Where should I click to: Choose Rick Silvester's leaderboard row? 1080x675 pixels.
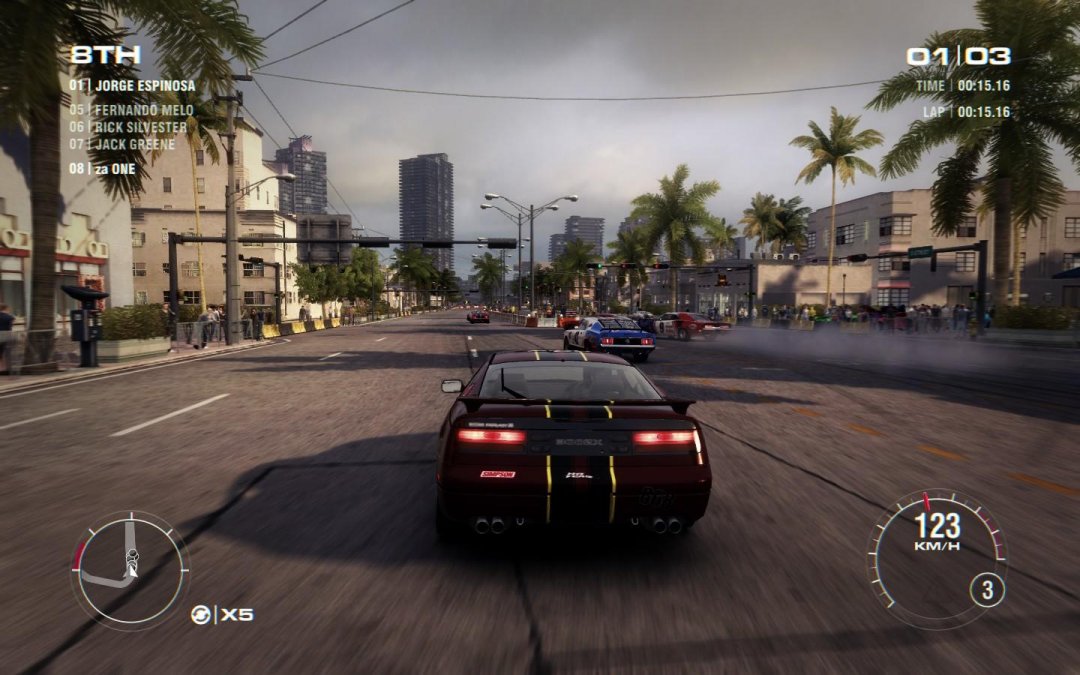128,127
